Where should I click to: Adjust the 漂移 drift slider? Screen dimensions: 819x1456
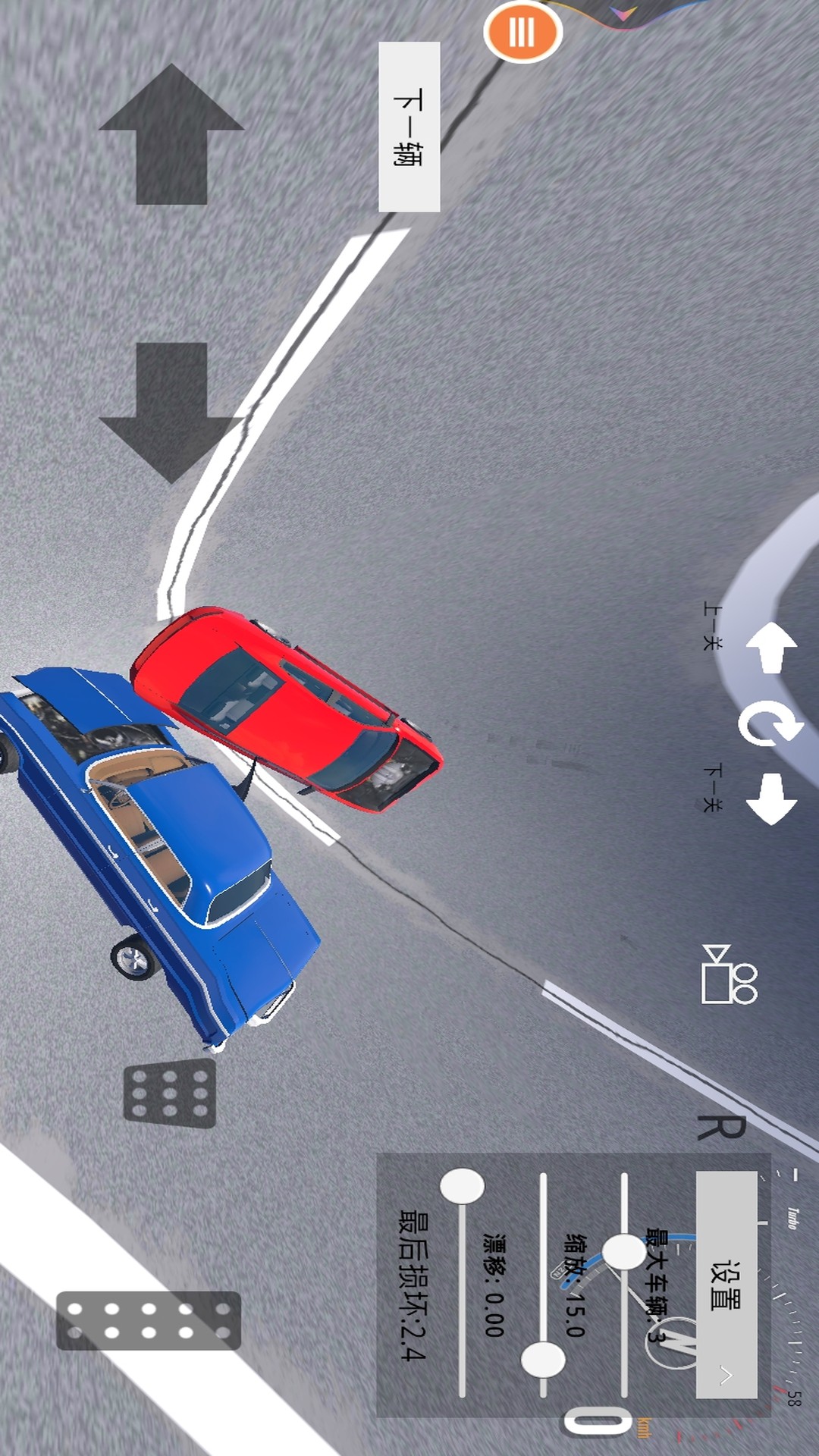point(462,1187)
